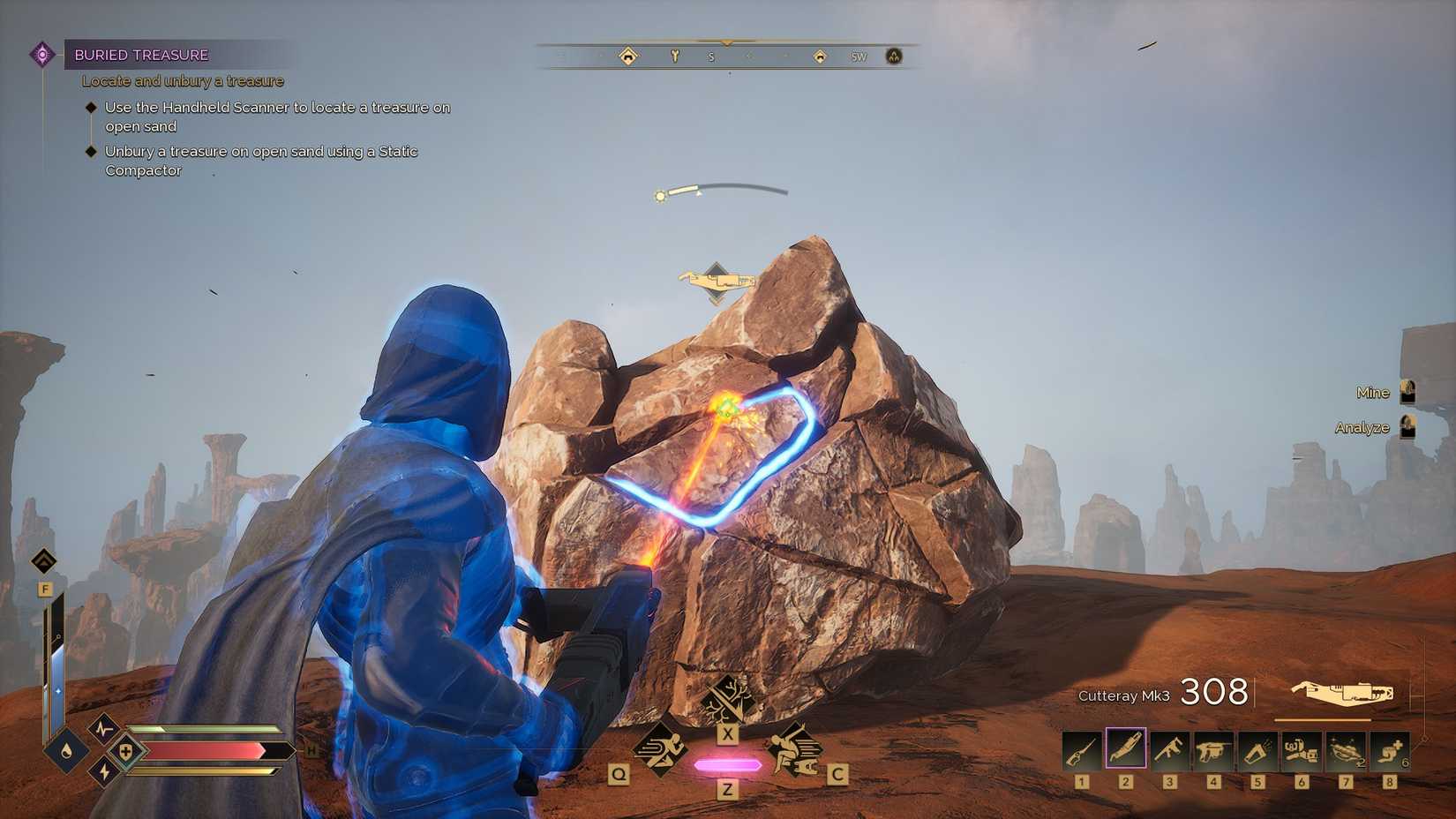Expand the first quest objective diamond bullet
Viewport: 1456px width, 819px height.
coord(91,106)
